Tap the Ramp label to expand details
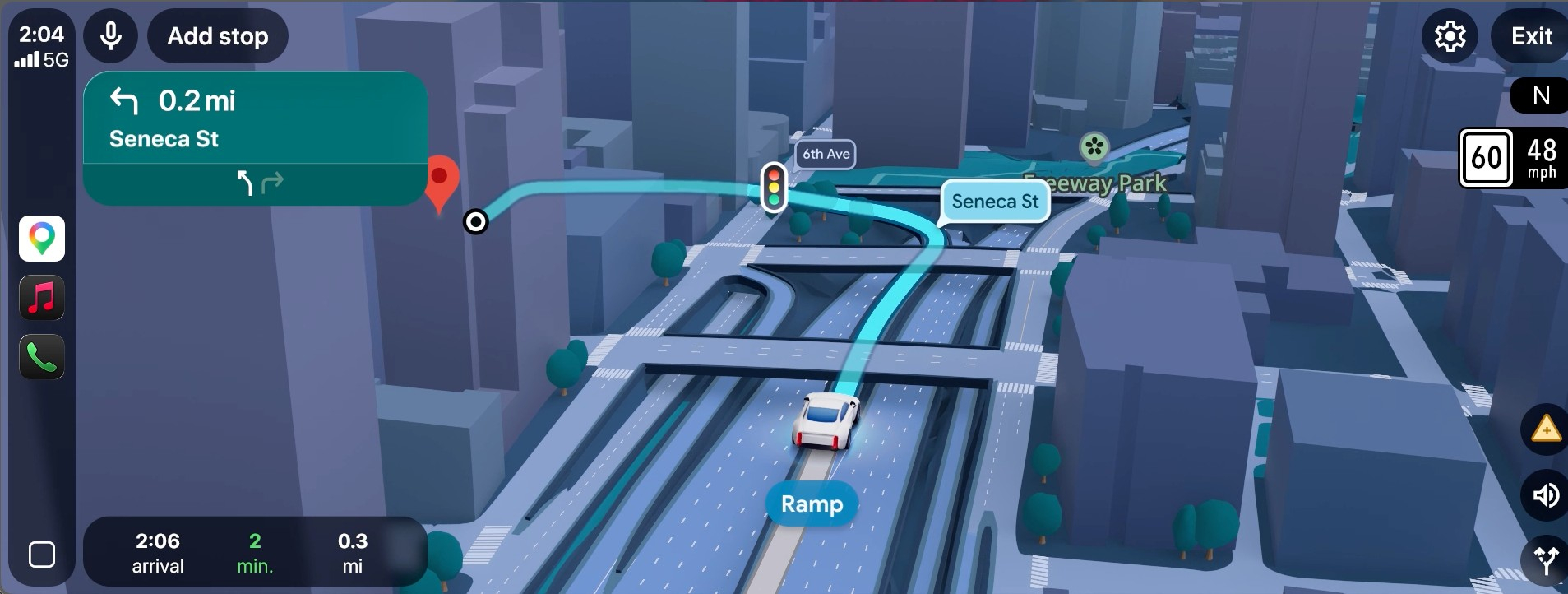The height and width of the screenshot is (594, 1568). pos(811,504)
